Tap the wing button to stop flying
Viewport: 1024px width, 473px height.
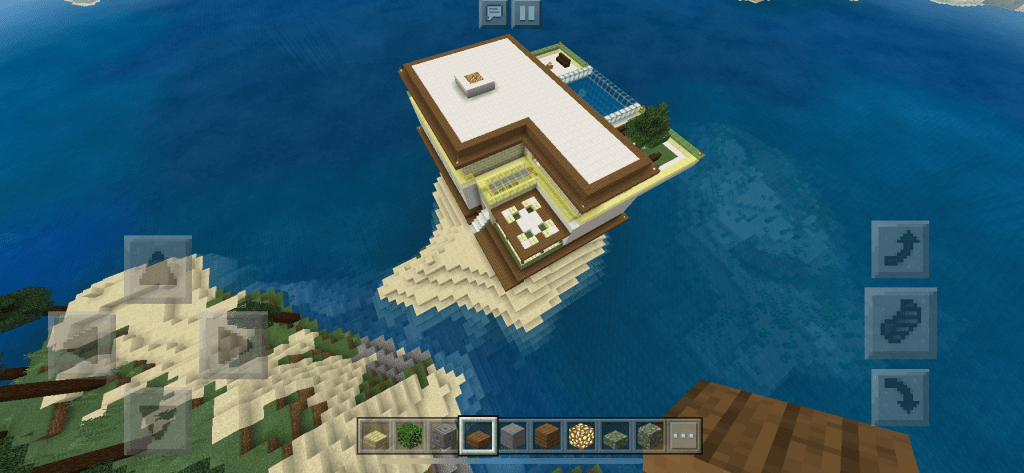900,323
